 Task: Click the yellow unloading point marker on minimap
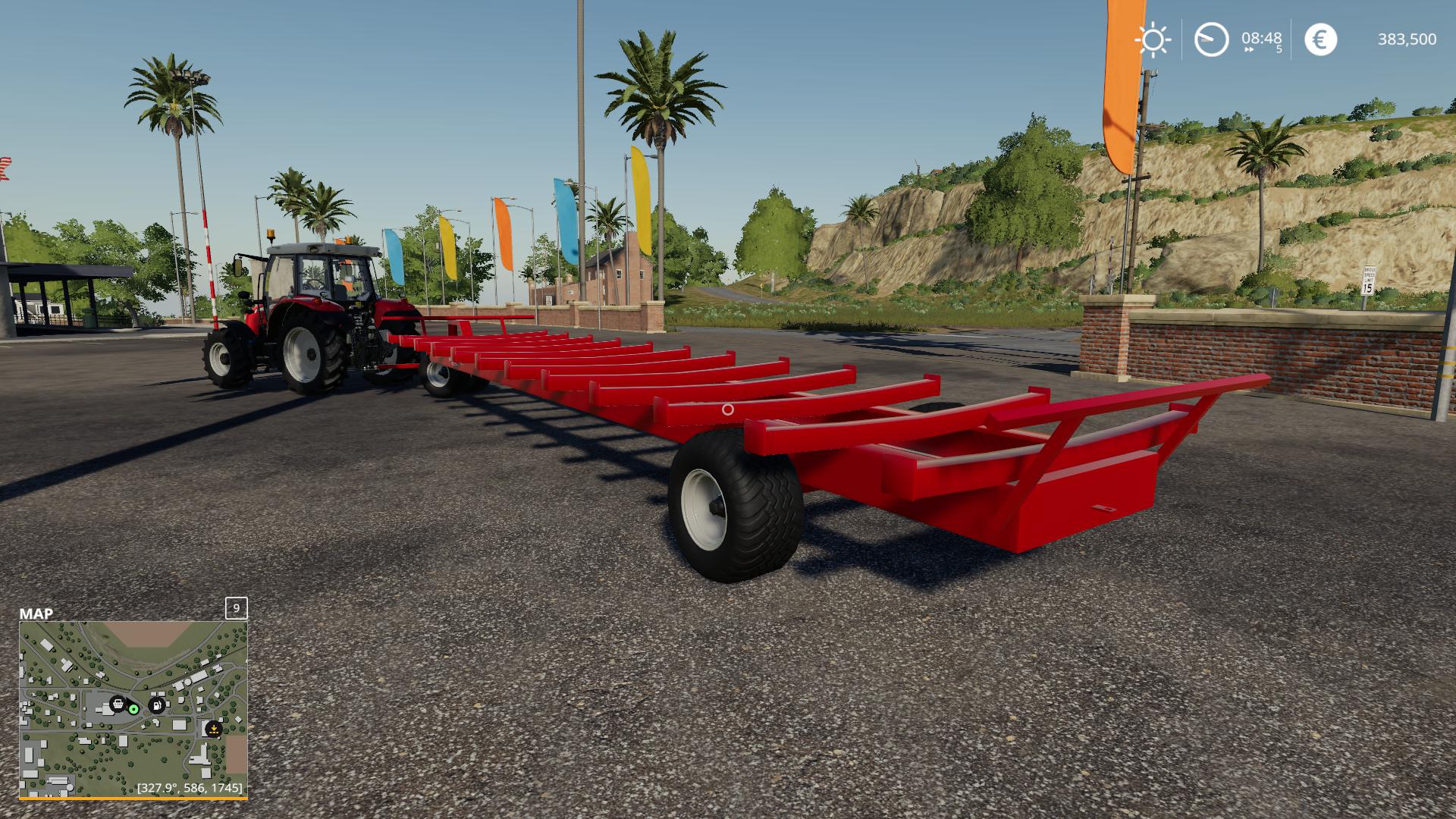(214, 730)
